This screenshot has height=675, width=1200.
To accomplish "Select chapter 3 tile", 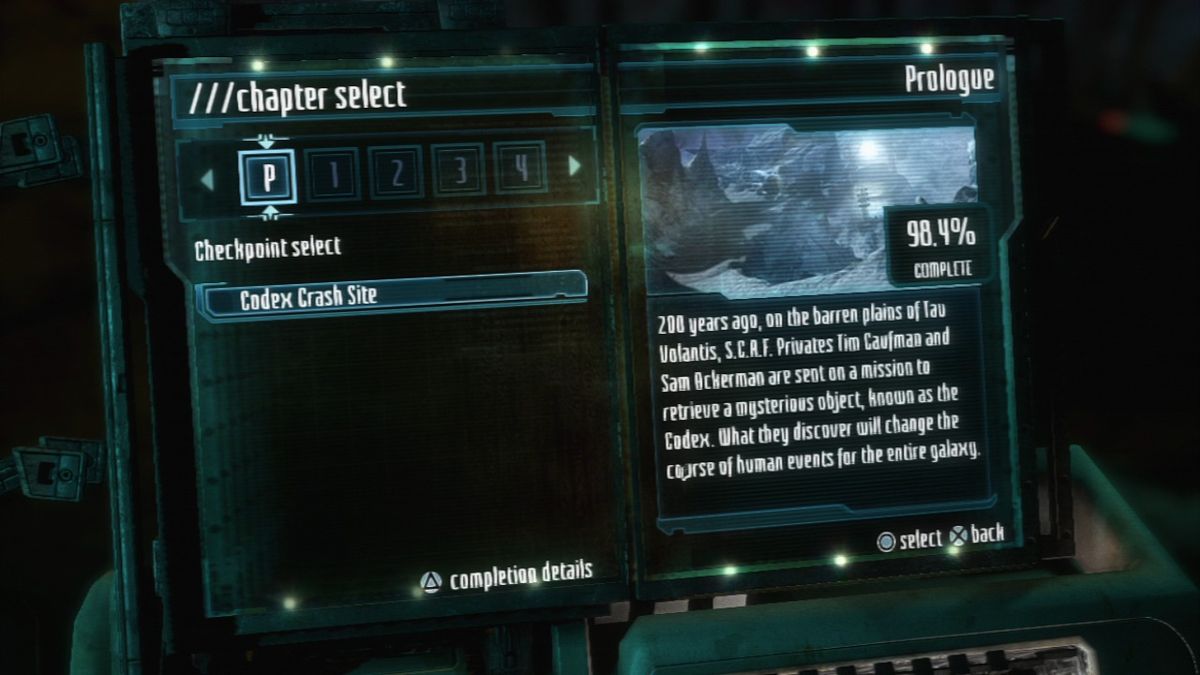I will pyautogui.click(x=459, y=170).
